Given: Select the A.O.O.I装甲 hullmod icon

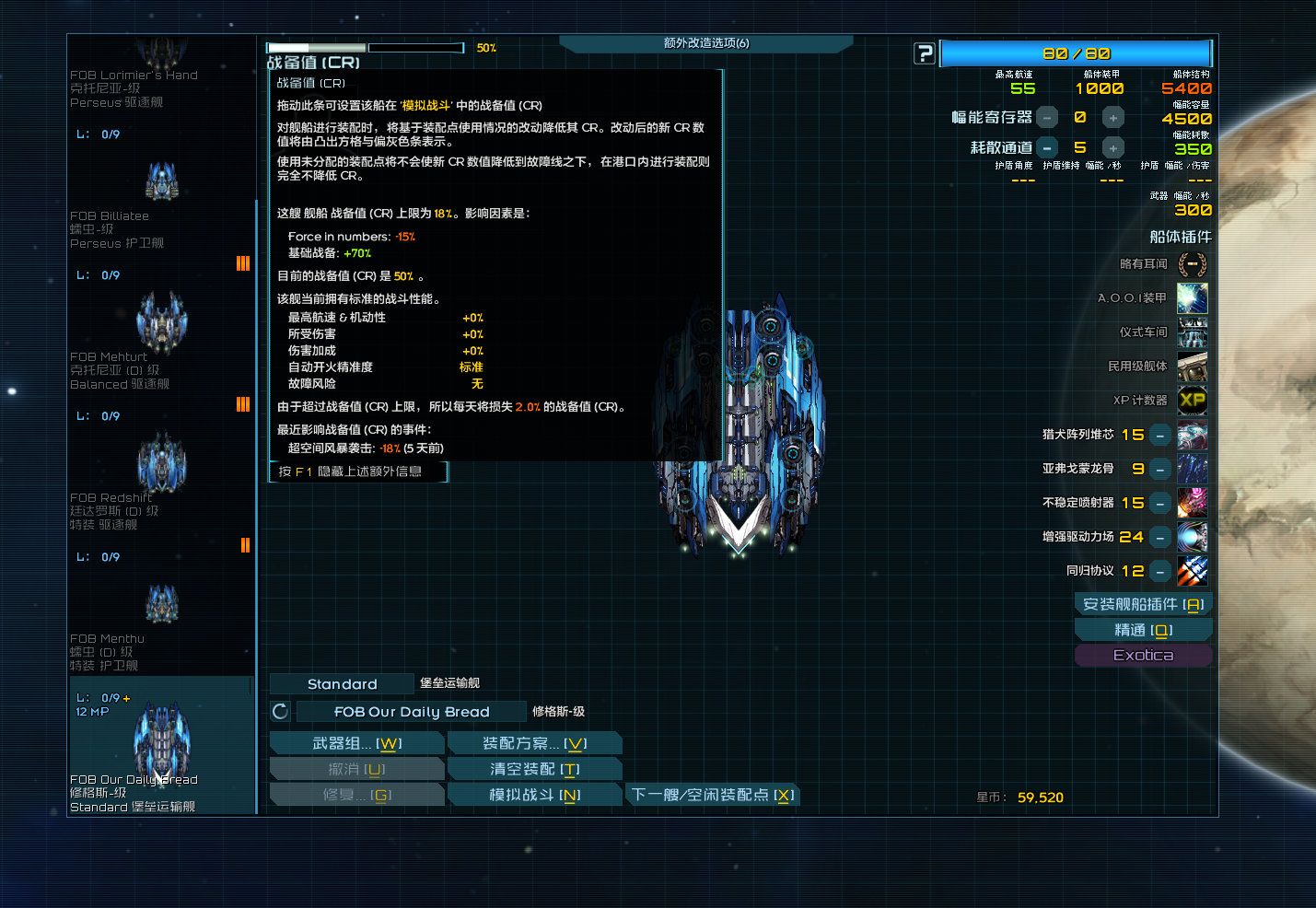Looking at the screenshot, I should tap(1192, 297).
